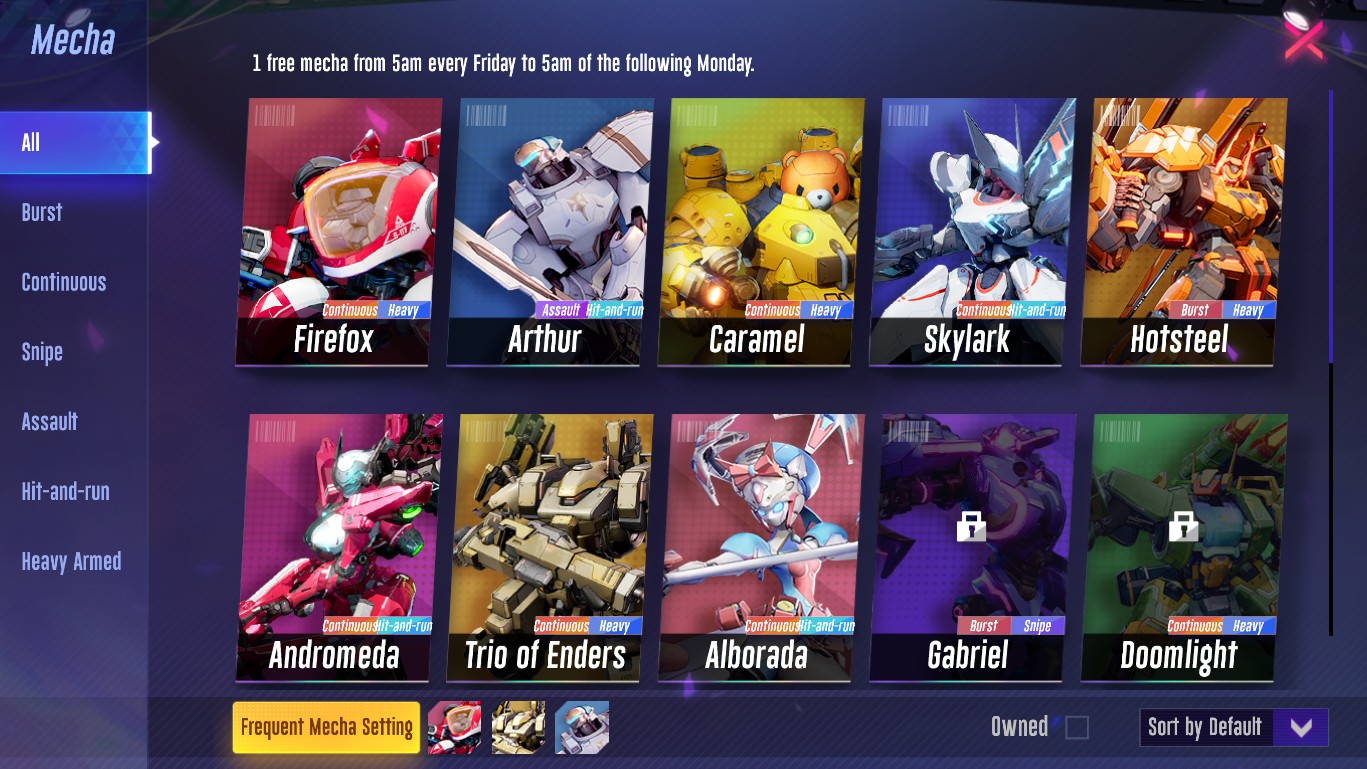Viewport: 1367px width, 769px height.
Task: Toggle the Owned checkbox
Action: (1077, 727)
